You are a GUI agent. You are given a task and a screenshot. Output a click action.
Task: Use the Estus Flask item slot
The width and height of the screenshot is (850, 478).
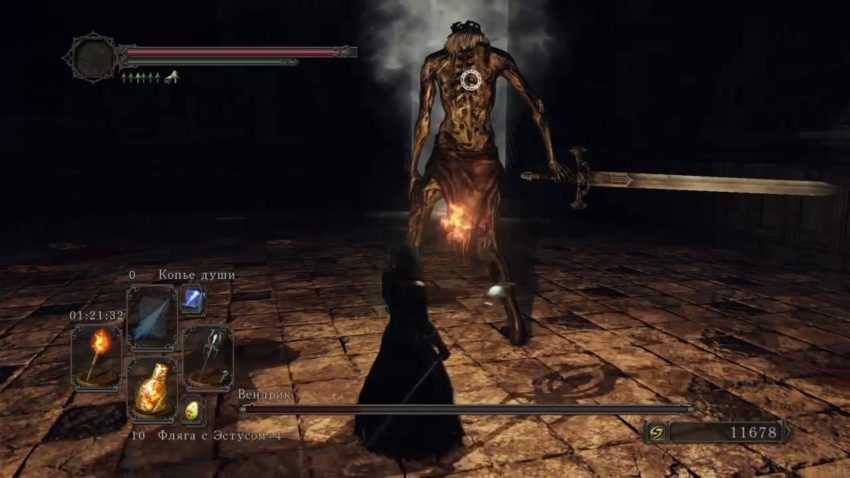click(152, 390)
